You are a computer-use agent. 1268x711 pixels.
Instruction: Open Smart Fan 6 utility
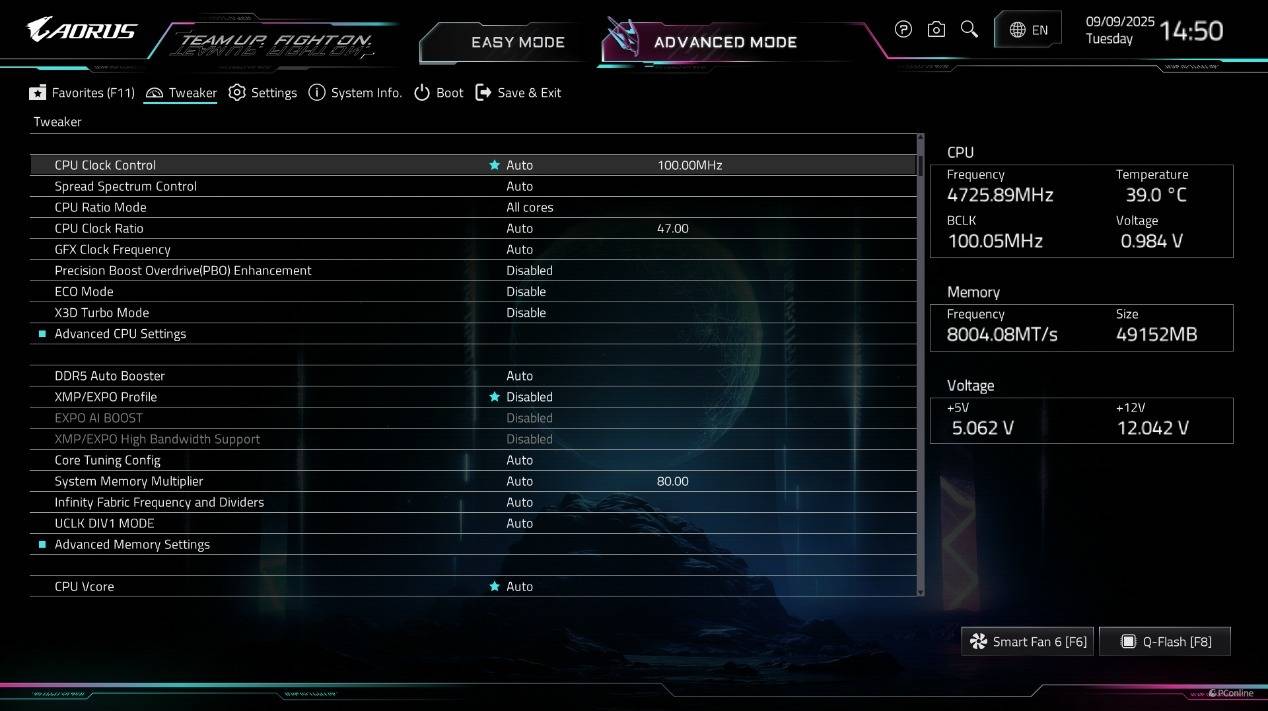tap(1028, 641)
